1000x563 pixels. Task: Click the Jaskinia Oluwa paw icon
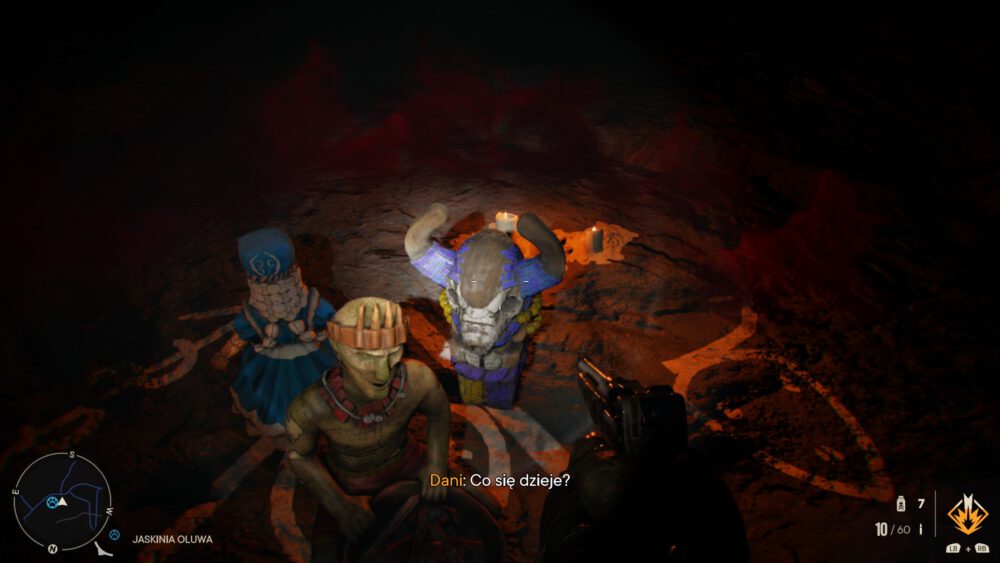coord(115,536)
